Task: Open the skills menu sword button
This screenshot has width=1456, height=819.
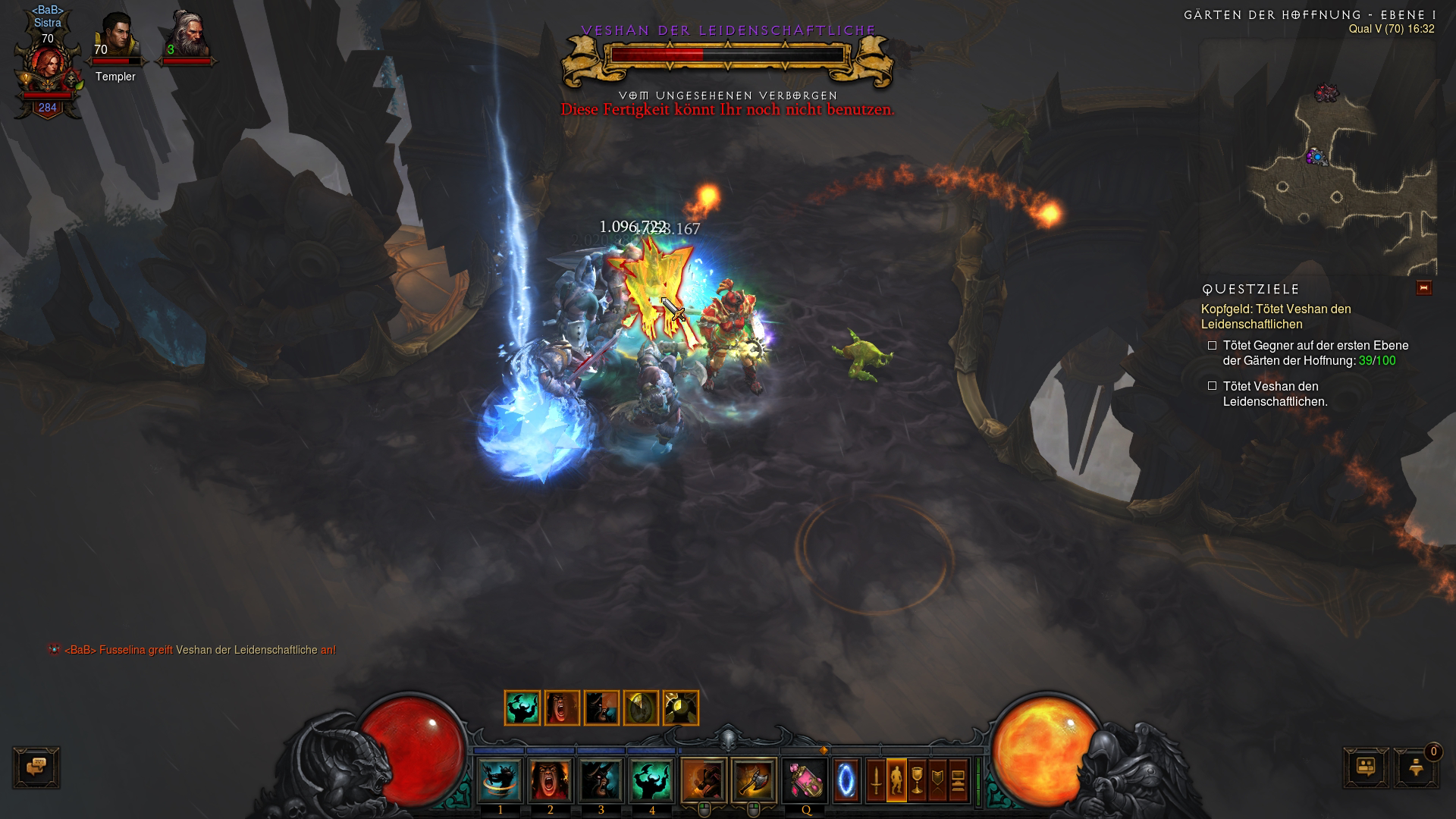Action: (876, 780)
